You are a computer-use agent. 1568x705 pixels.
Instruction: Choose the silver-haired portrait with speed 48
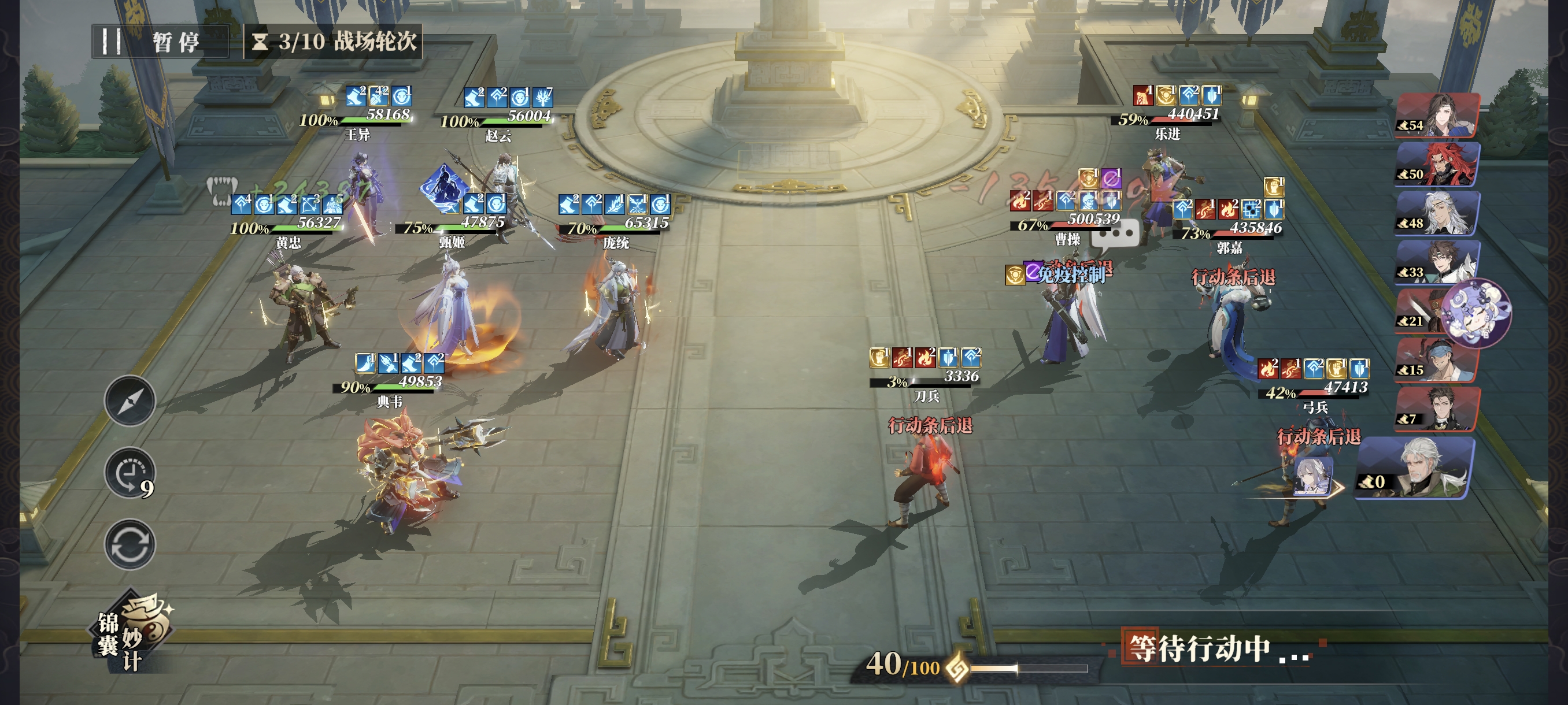pos(1438,213)
